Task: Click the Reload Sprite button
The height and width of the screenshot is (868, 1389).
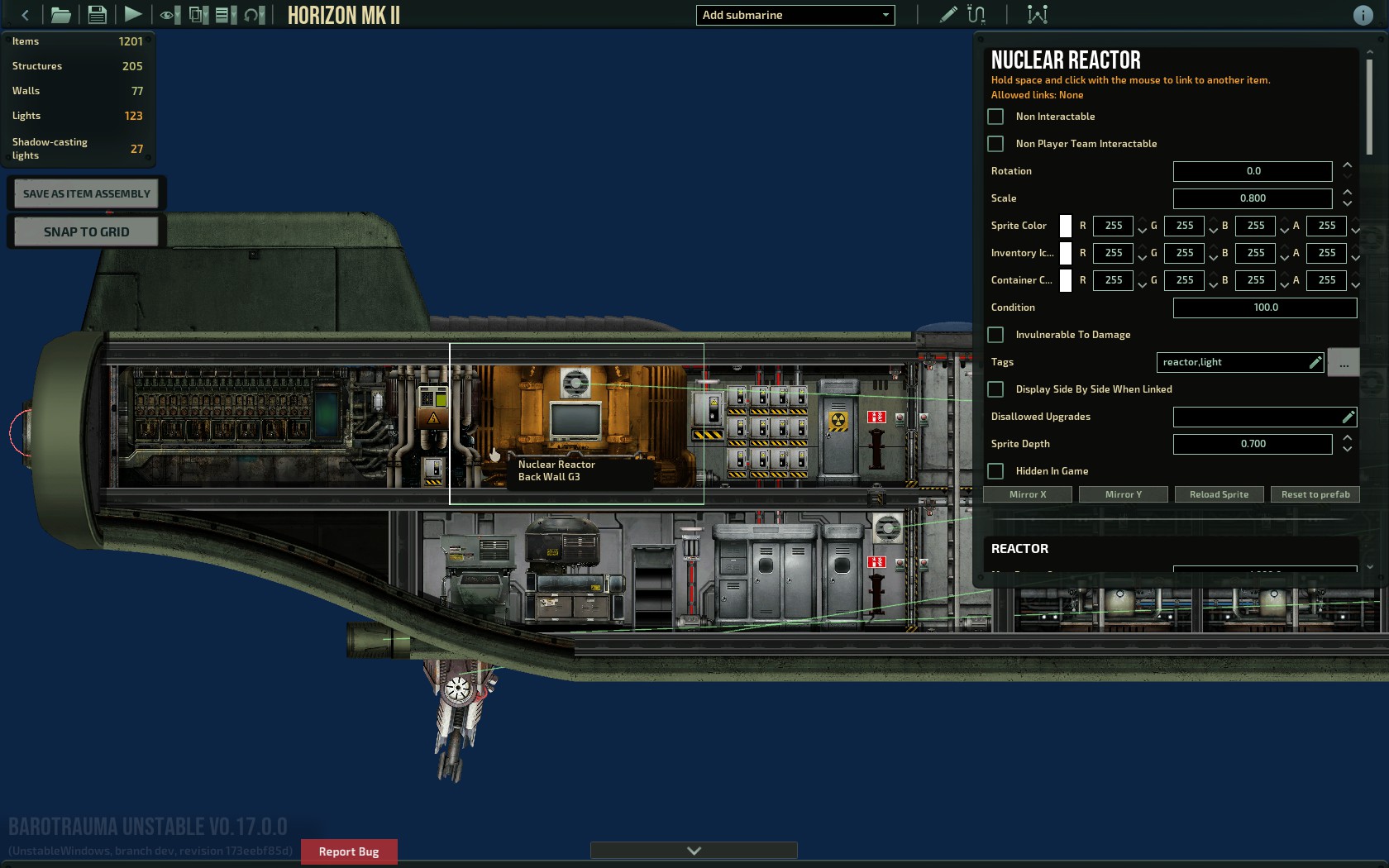Action: 1219,494
